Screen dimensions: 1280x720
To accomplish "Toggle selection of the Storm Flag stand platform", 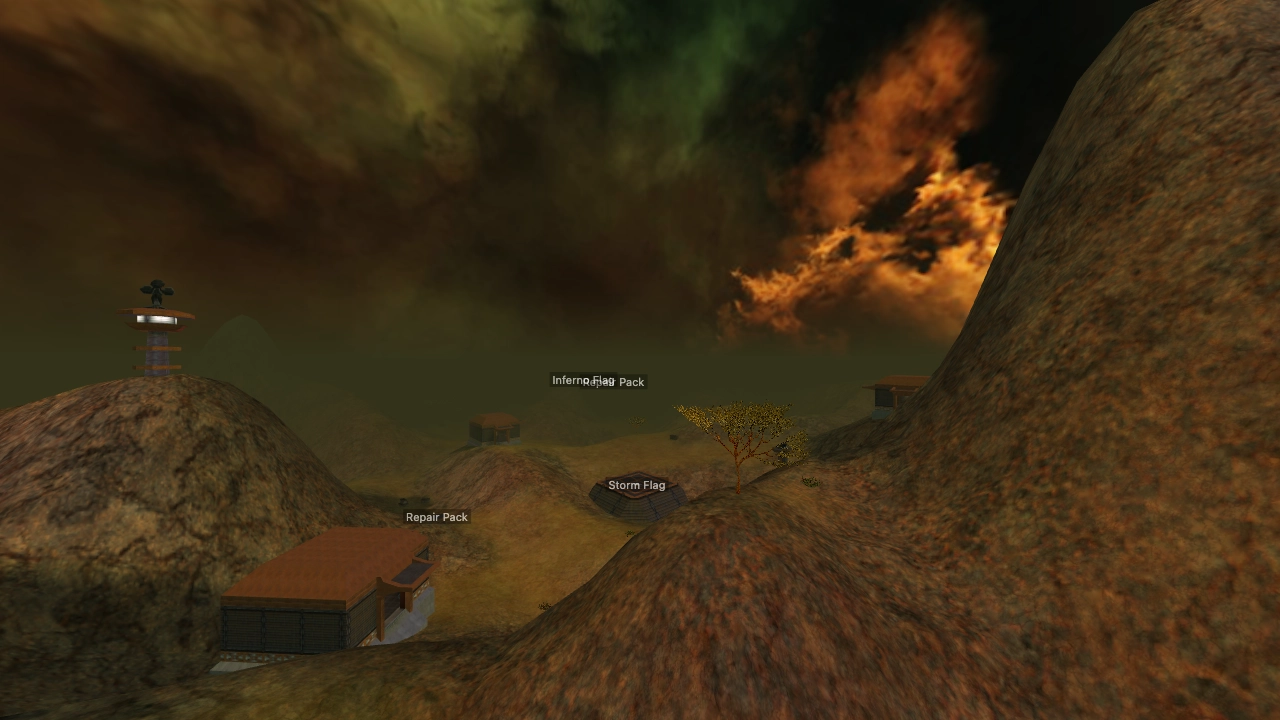I will pos(638,505).
